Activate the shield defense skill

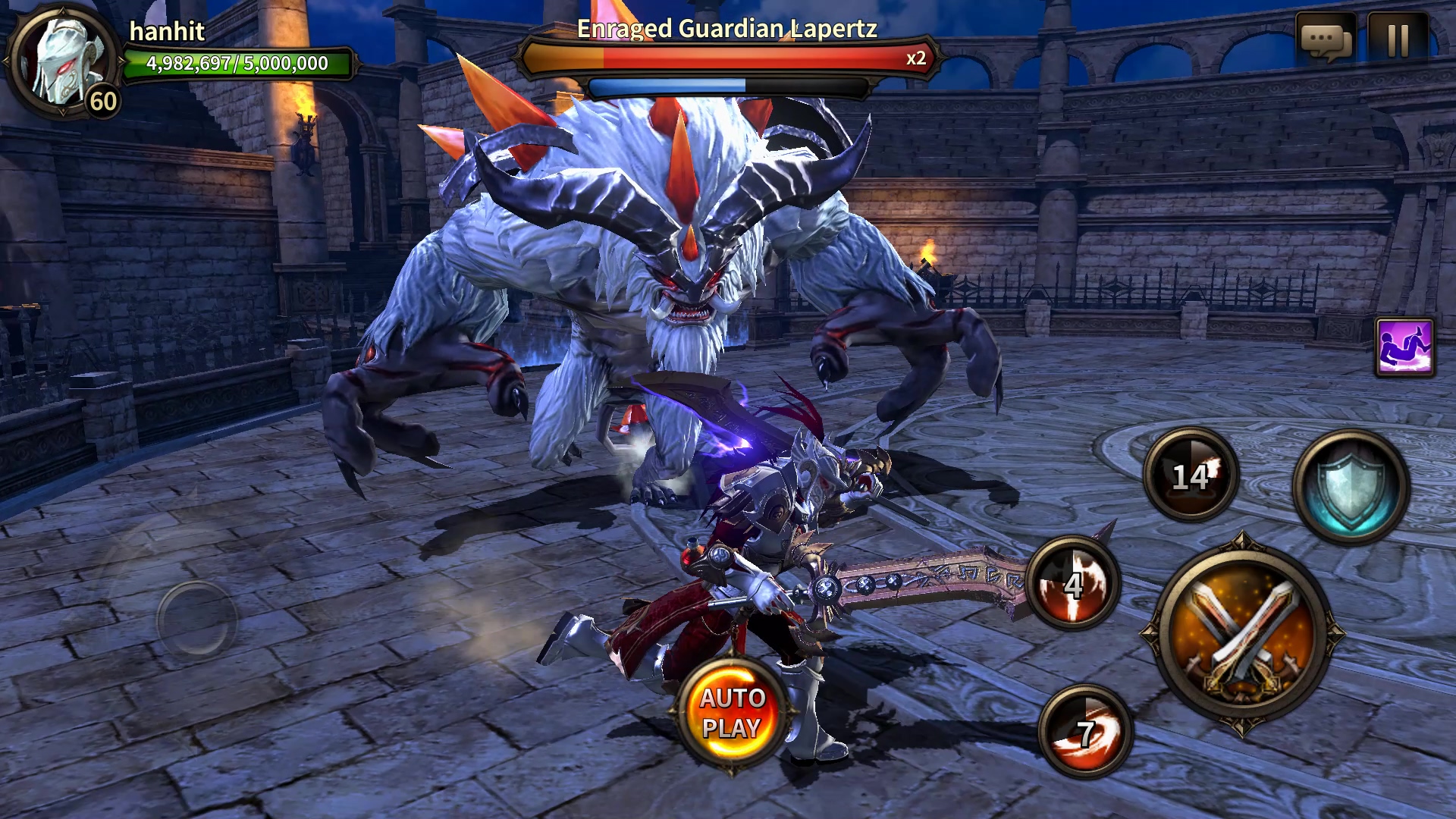(1351, 486)
